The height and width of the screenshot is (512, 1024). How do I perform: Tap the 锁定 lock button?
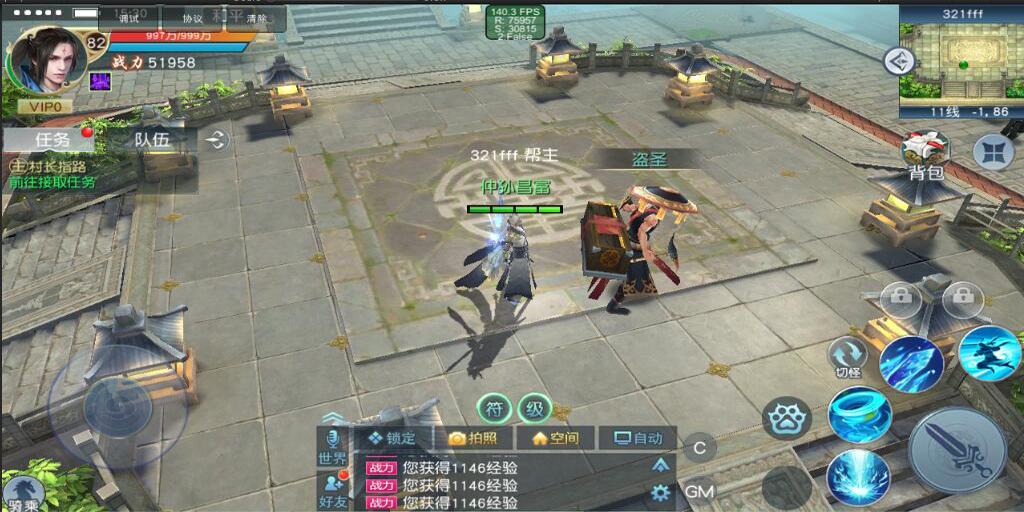click(391, 438)
